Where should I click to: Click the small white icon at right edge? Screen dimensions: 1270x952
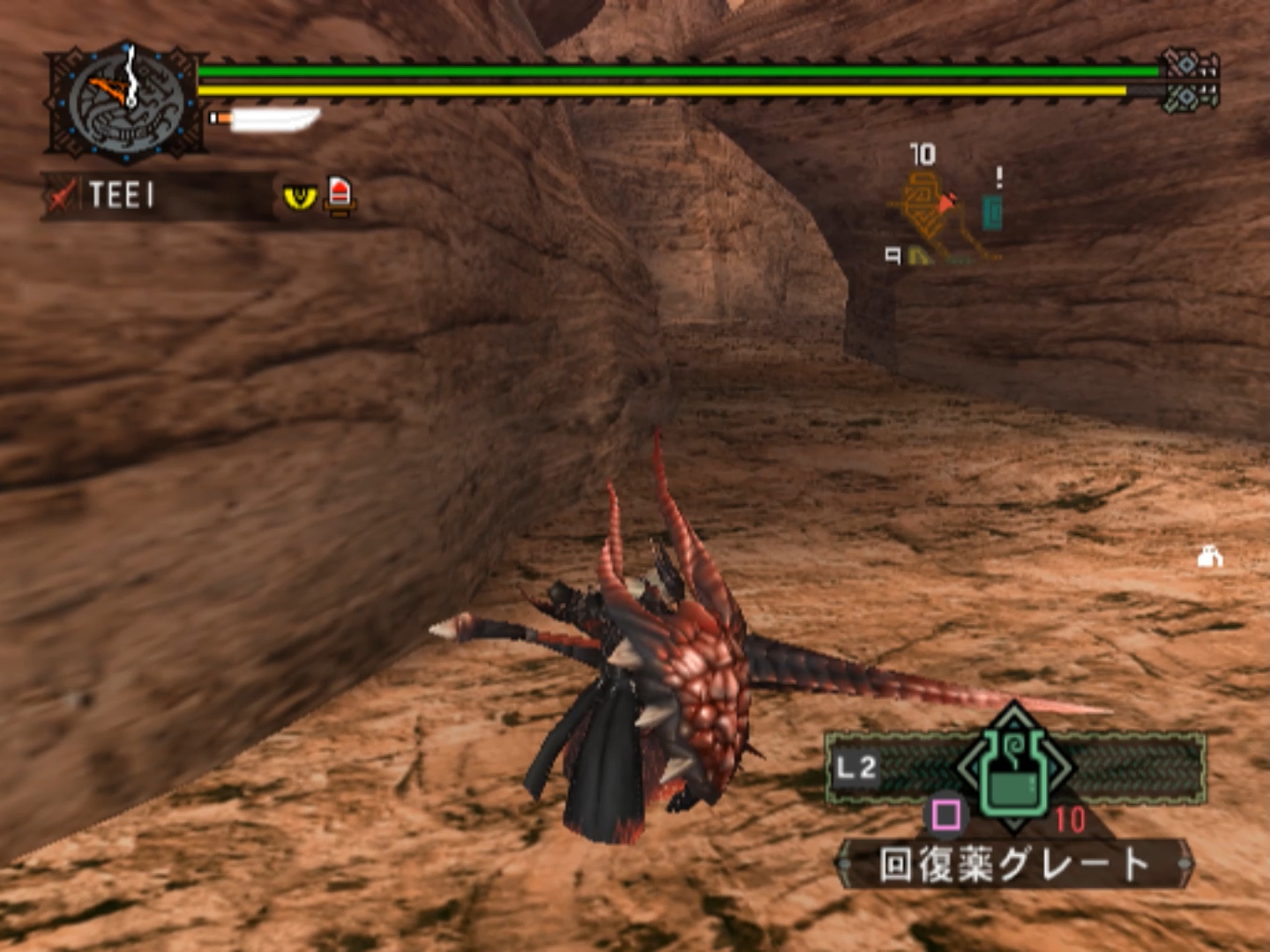tap(1209, 557)
